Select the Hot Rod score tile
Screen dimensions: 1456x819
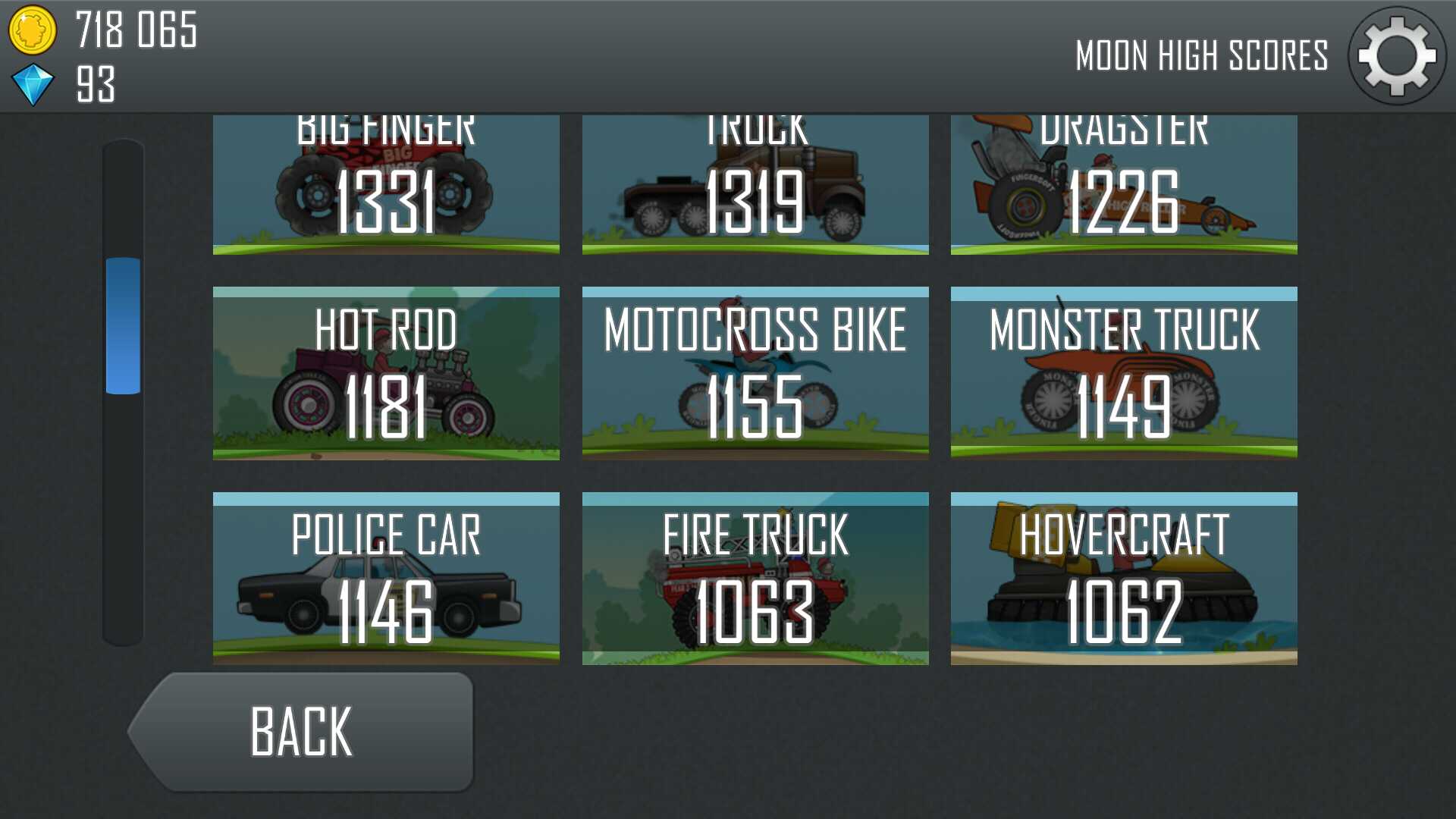click(x=386, y=373)
